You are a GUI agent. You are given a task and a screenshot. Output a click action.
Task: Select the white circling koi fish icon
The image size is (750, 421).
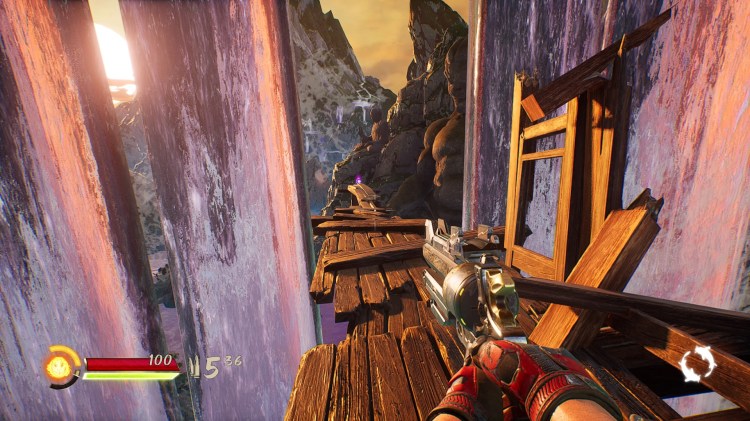coord(697,364)
